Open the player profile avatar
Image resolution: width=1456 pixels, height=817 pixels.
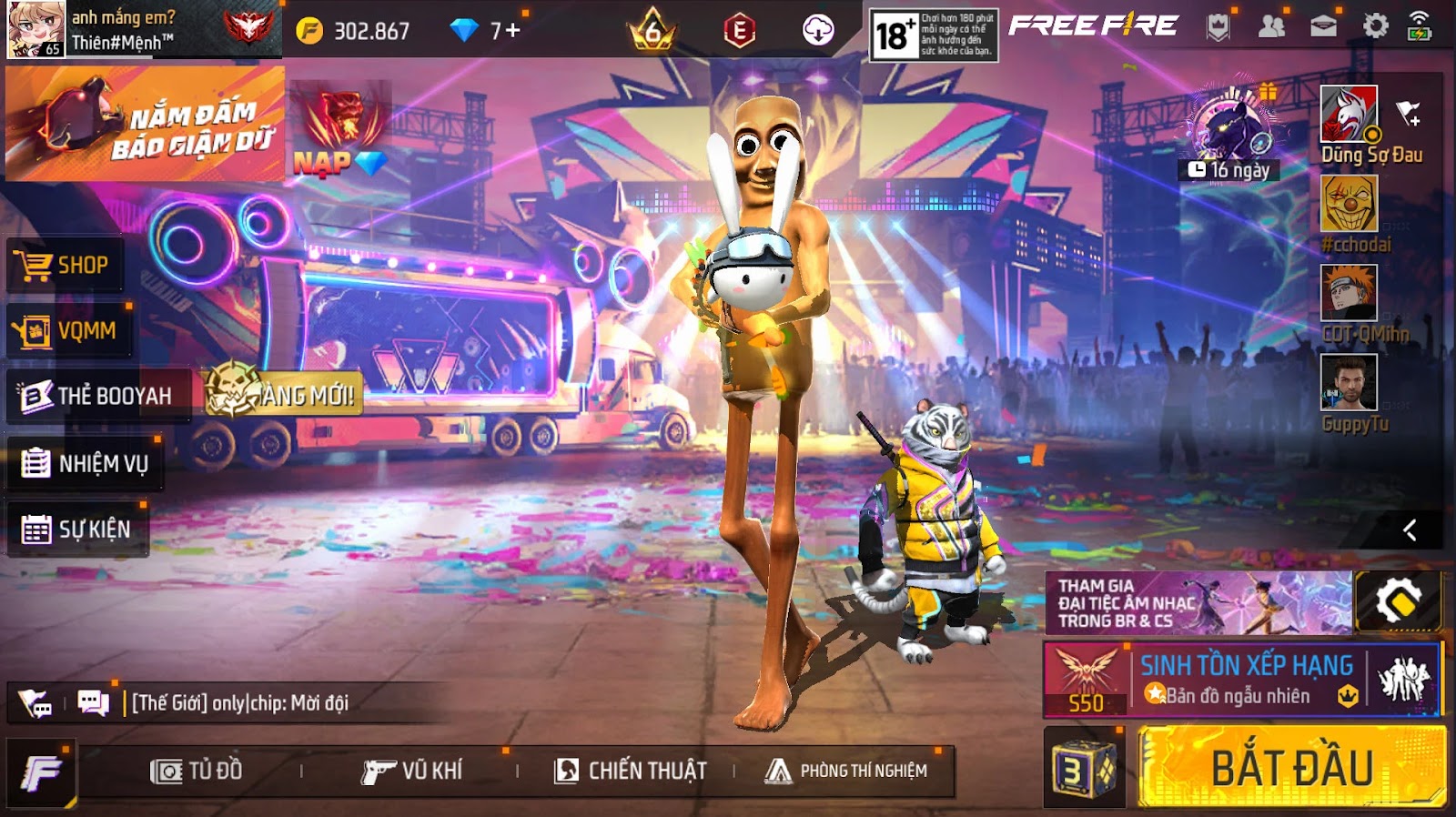tap(36, 29)
